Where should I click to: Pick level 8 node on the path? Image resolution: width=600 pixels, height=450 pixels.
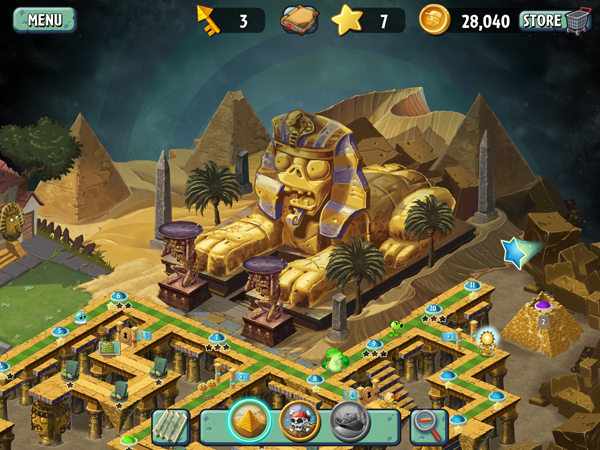[316, 379]
